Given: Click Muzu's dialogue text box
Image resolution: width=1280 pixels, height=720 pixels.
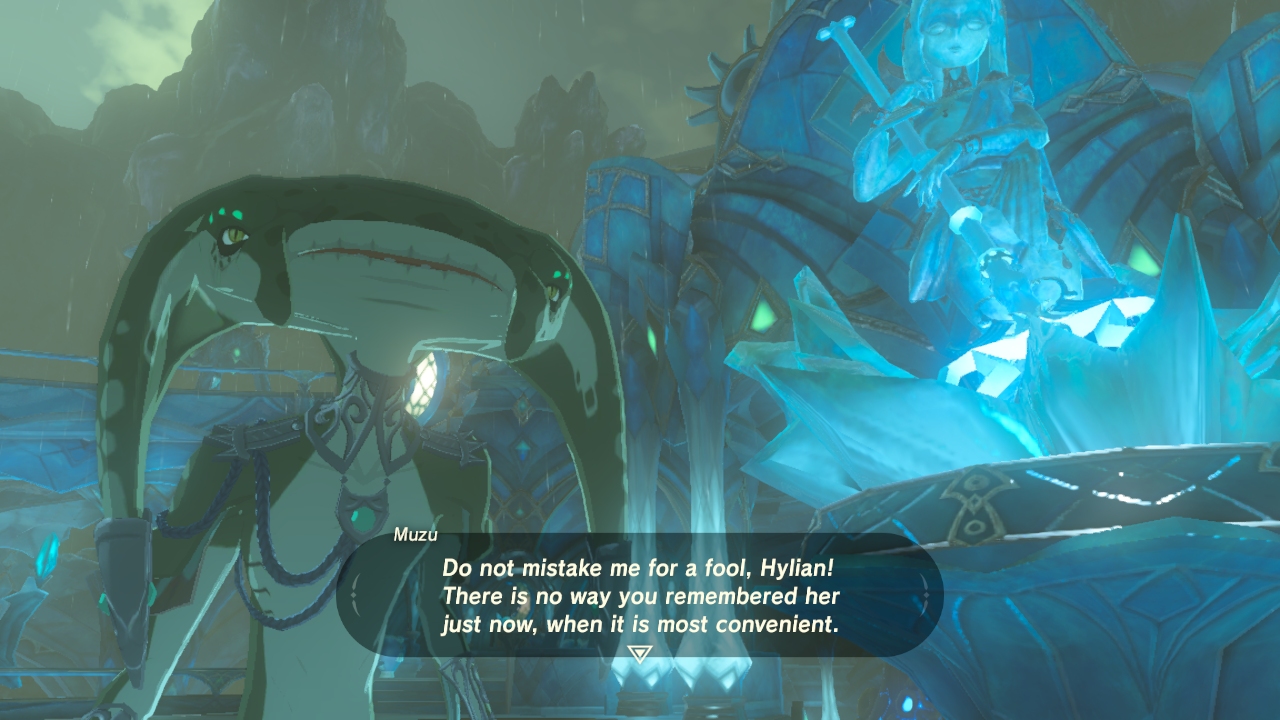Looking at the screenshot, I should click(x=640, y=596).
